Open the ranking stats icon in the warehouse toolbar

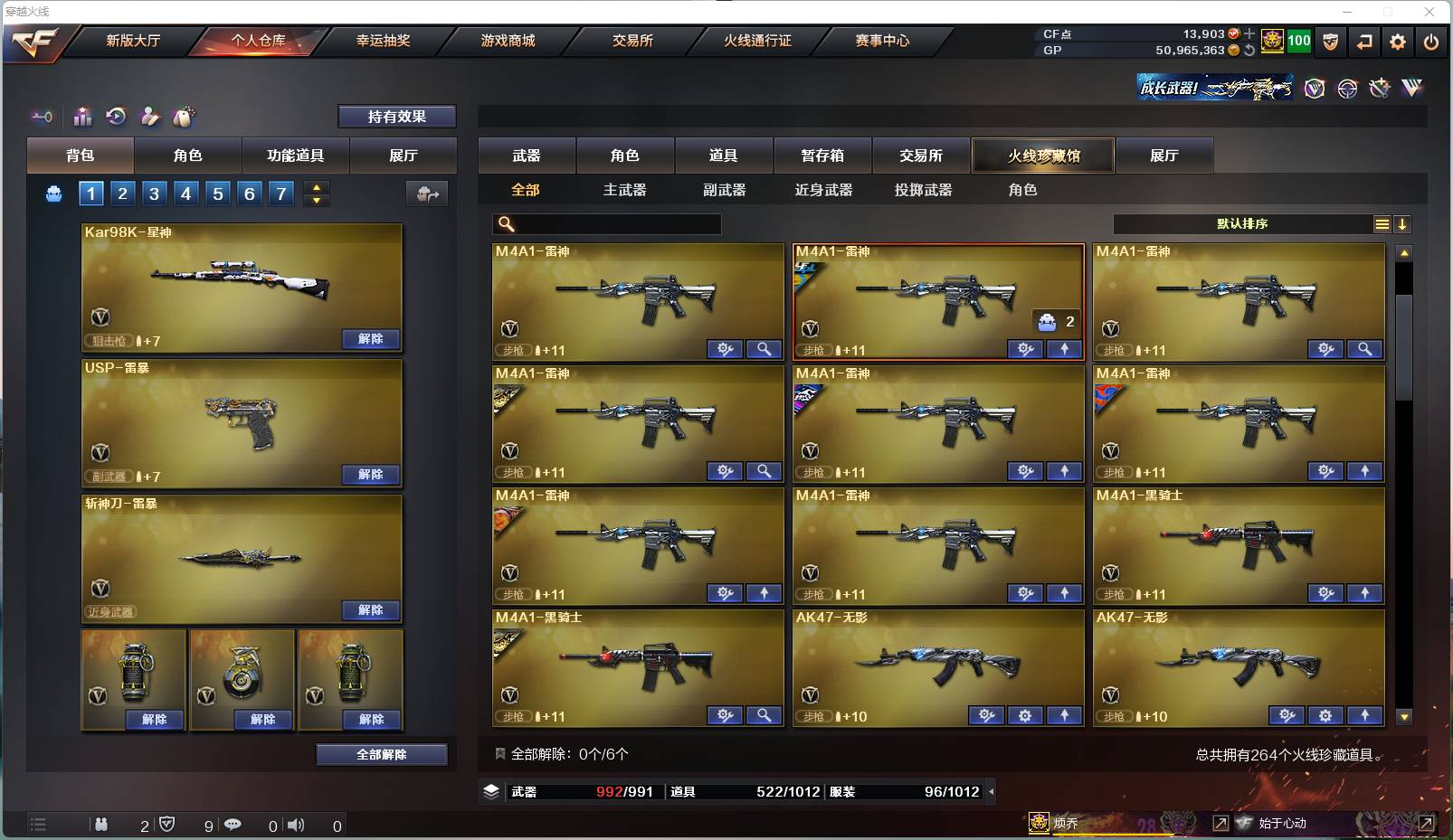coord(82,116)
